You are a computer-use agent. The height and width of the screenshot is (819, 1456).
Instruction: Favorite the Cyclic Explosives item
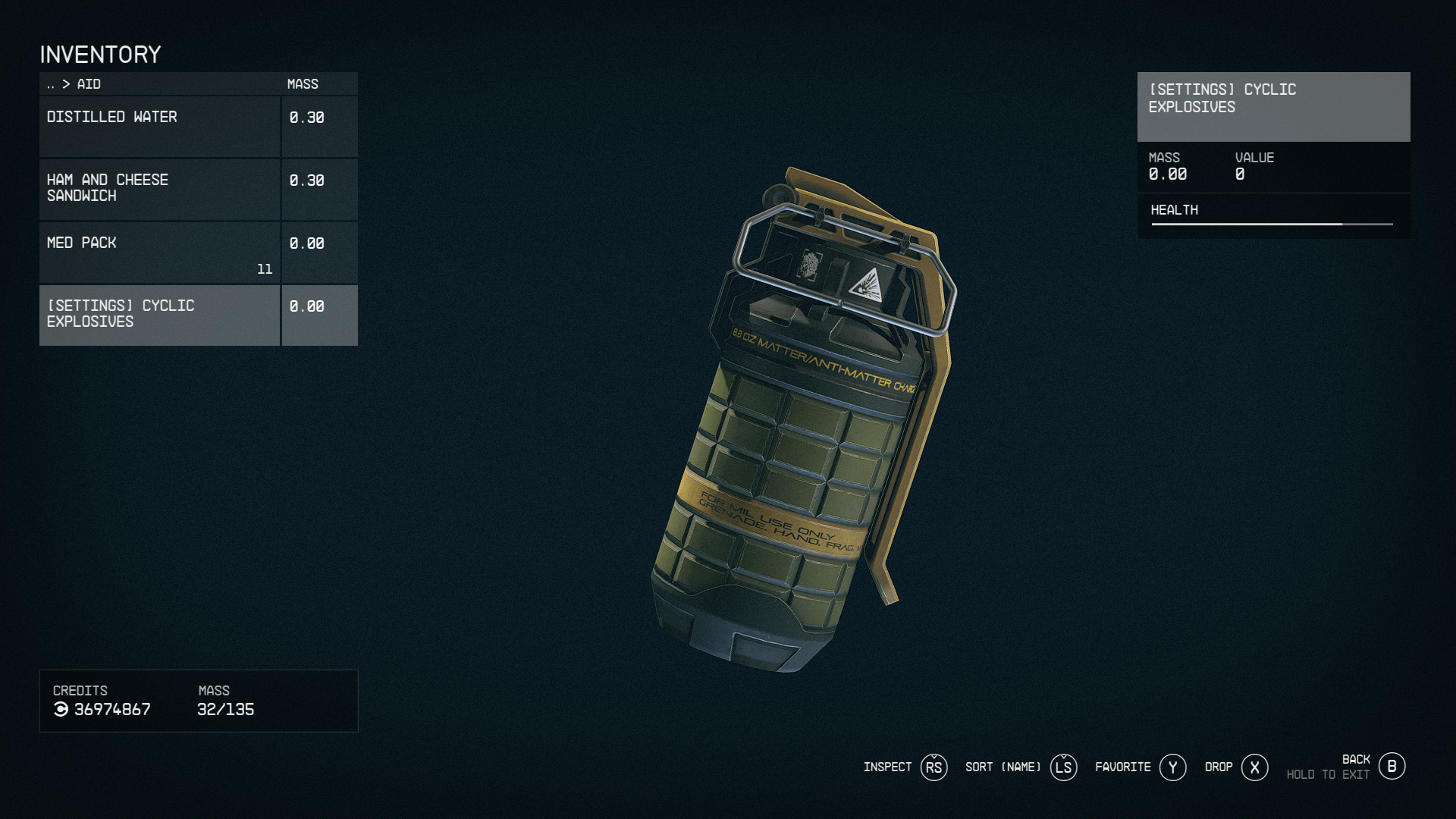1173,767
